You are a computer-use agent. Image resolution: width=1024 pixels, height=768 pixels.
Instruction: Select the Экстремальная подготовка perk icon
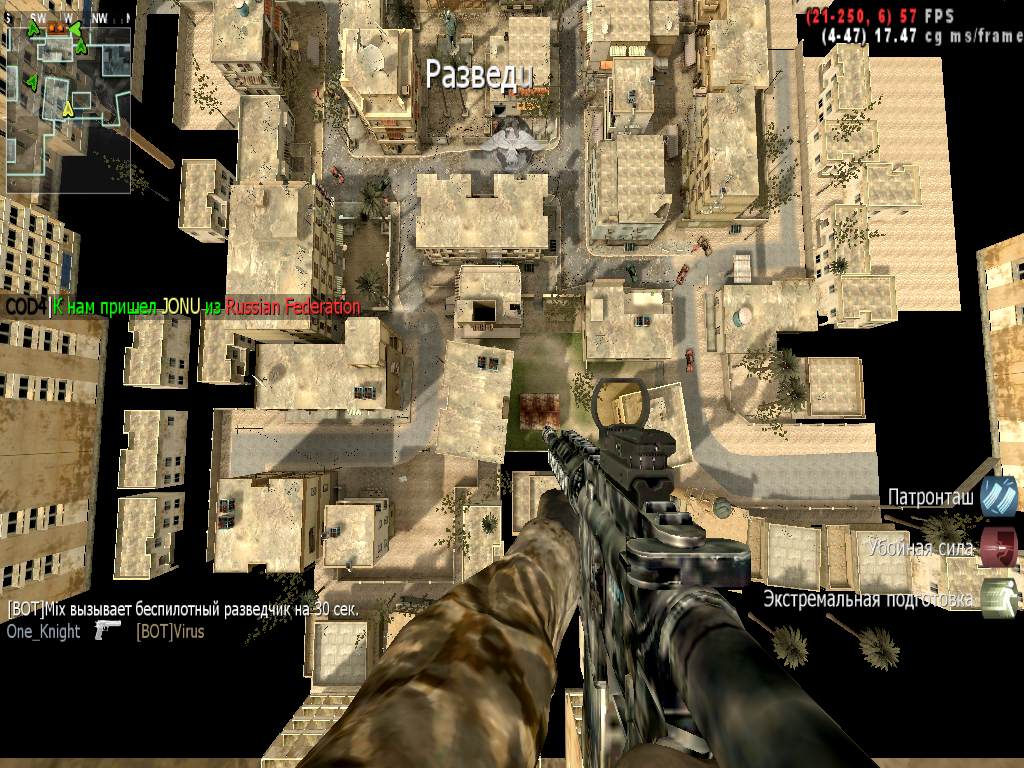tap(998, 597)
